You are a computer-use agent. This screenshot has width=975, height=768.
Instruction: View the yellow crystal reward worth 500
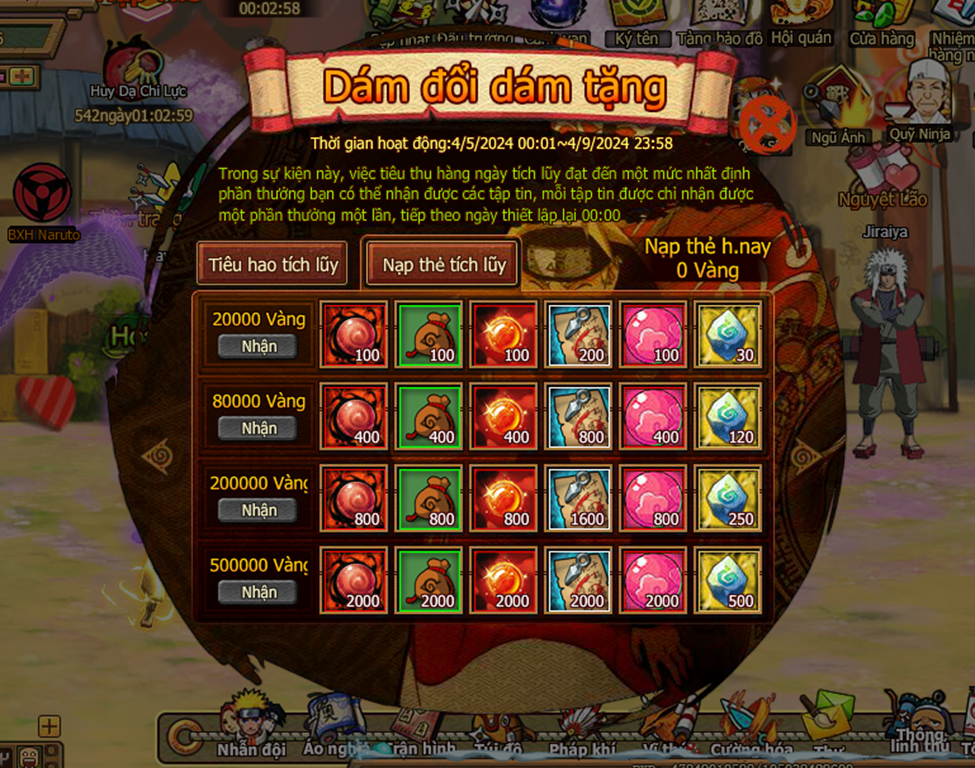click(727, 581)
